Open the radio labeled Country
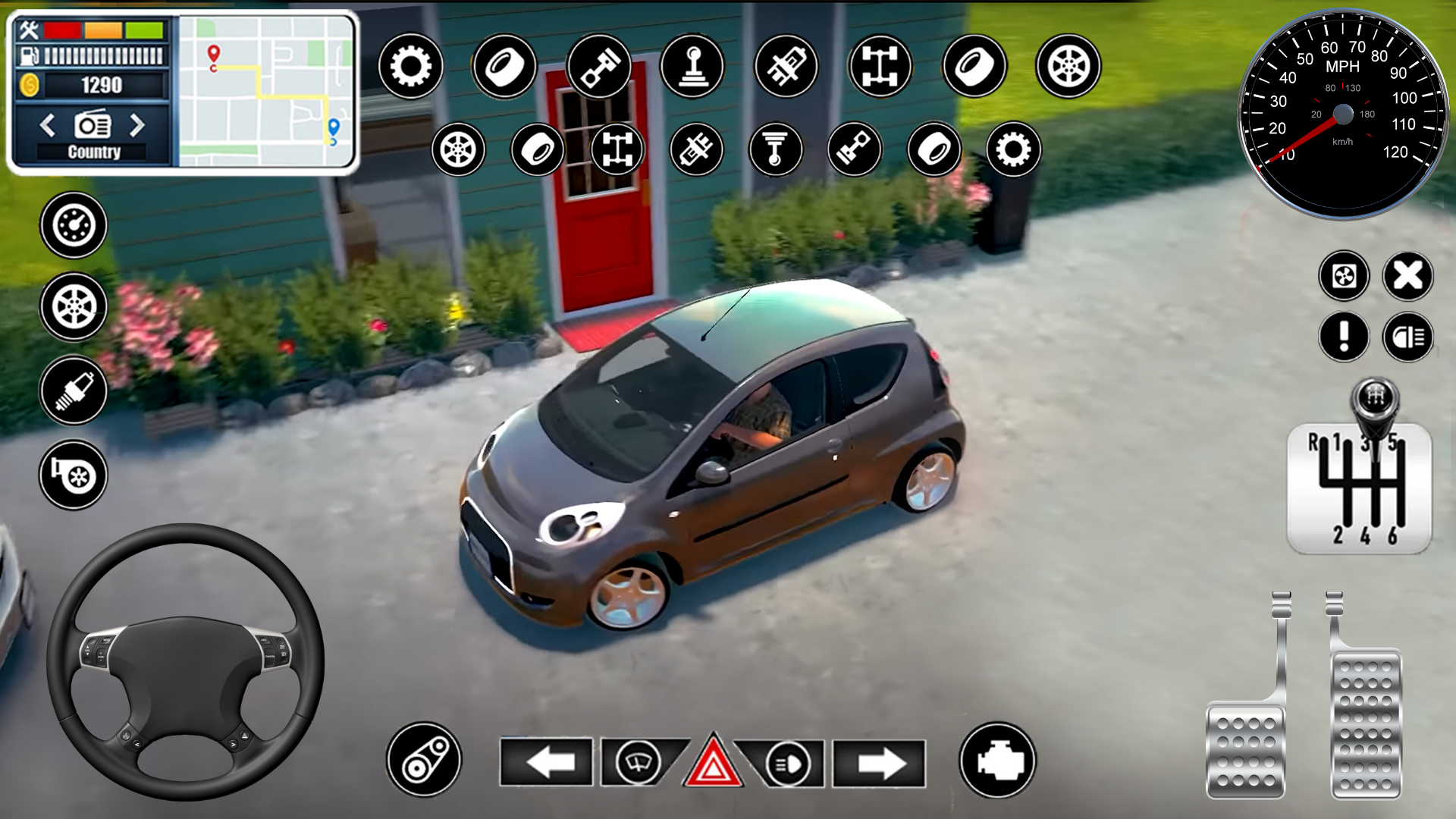 [x=93, y=127]
